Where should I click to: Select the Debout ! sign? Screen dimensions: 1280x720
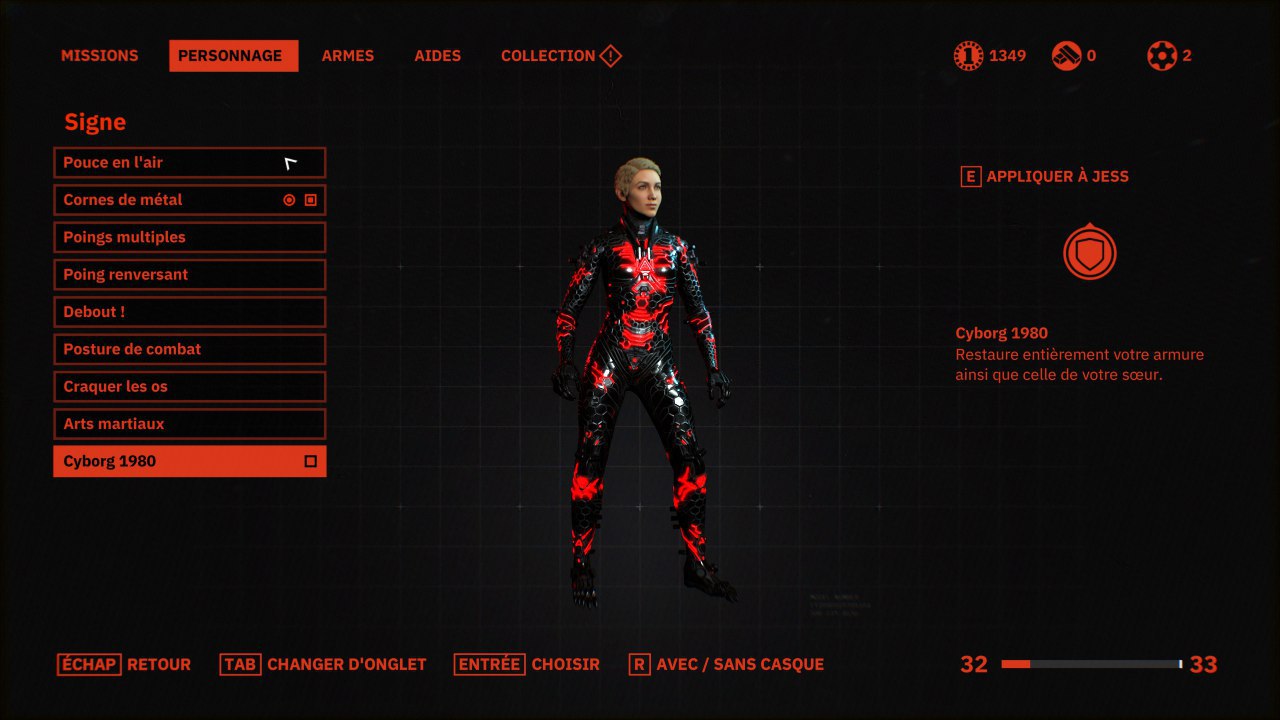pyautogui.click(x=189, y=312)
